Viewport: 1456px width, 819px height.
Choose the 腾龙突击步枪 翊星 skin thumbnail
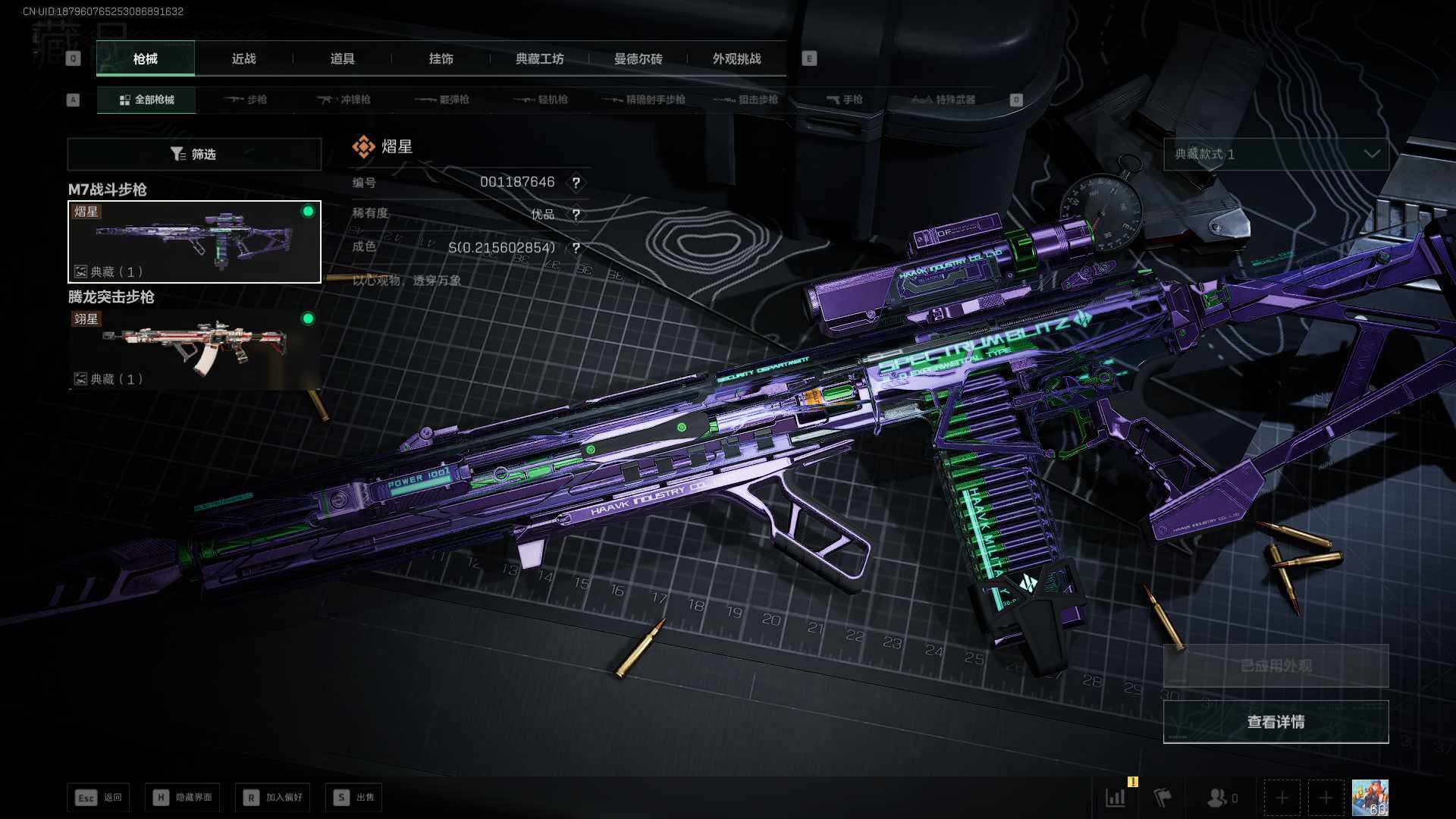(x=194, y=349)
